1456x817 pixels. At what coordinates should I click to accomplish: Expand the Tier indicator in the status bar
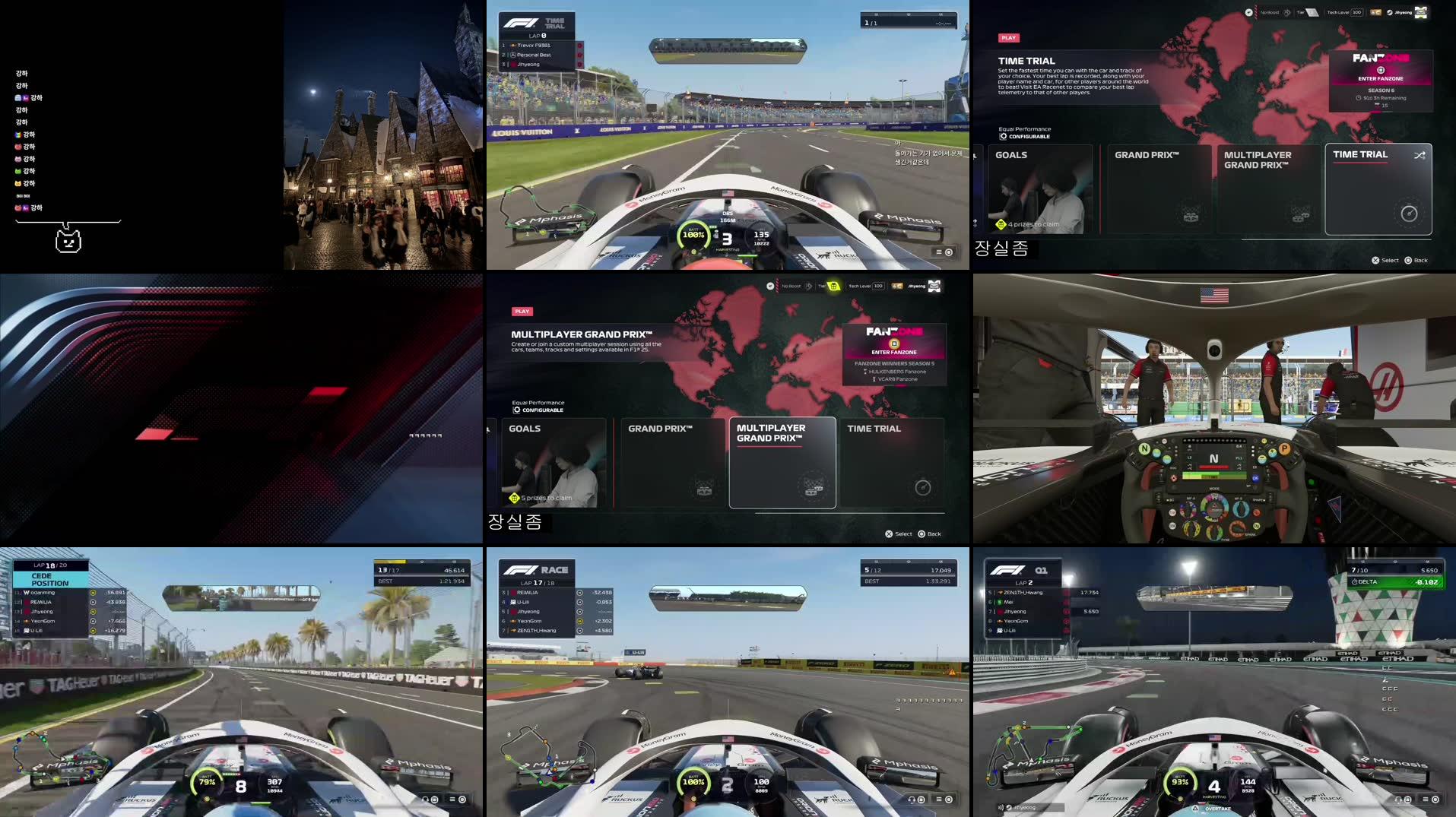pyautogui.click(x=1312, y=12)
